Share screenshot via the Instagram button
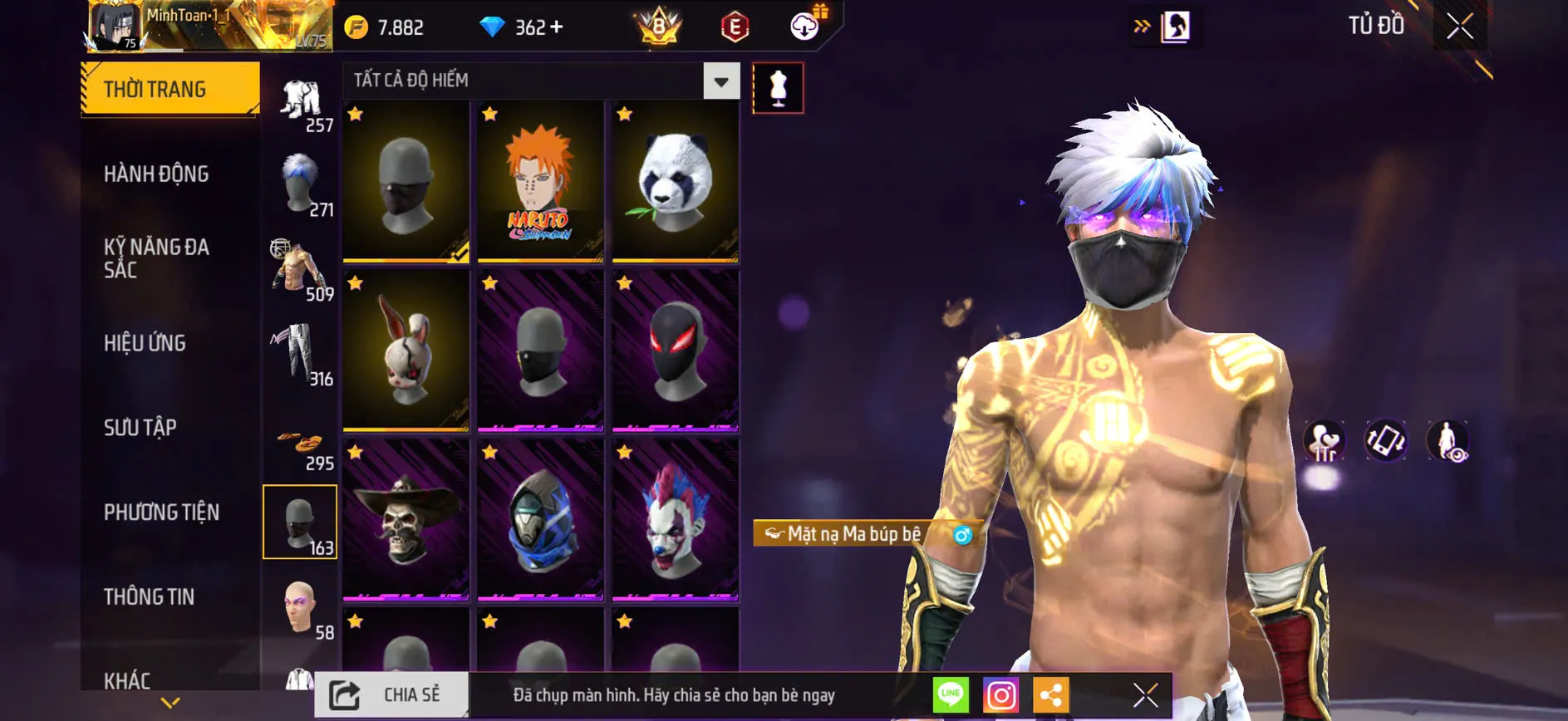 (x=1001, y=694)
